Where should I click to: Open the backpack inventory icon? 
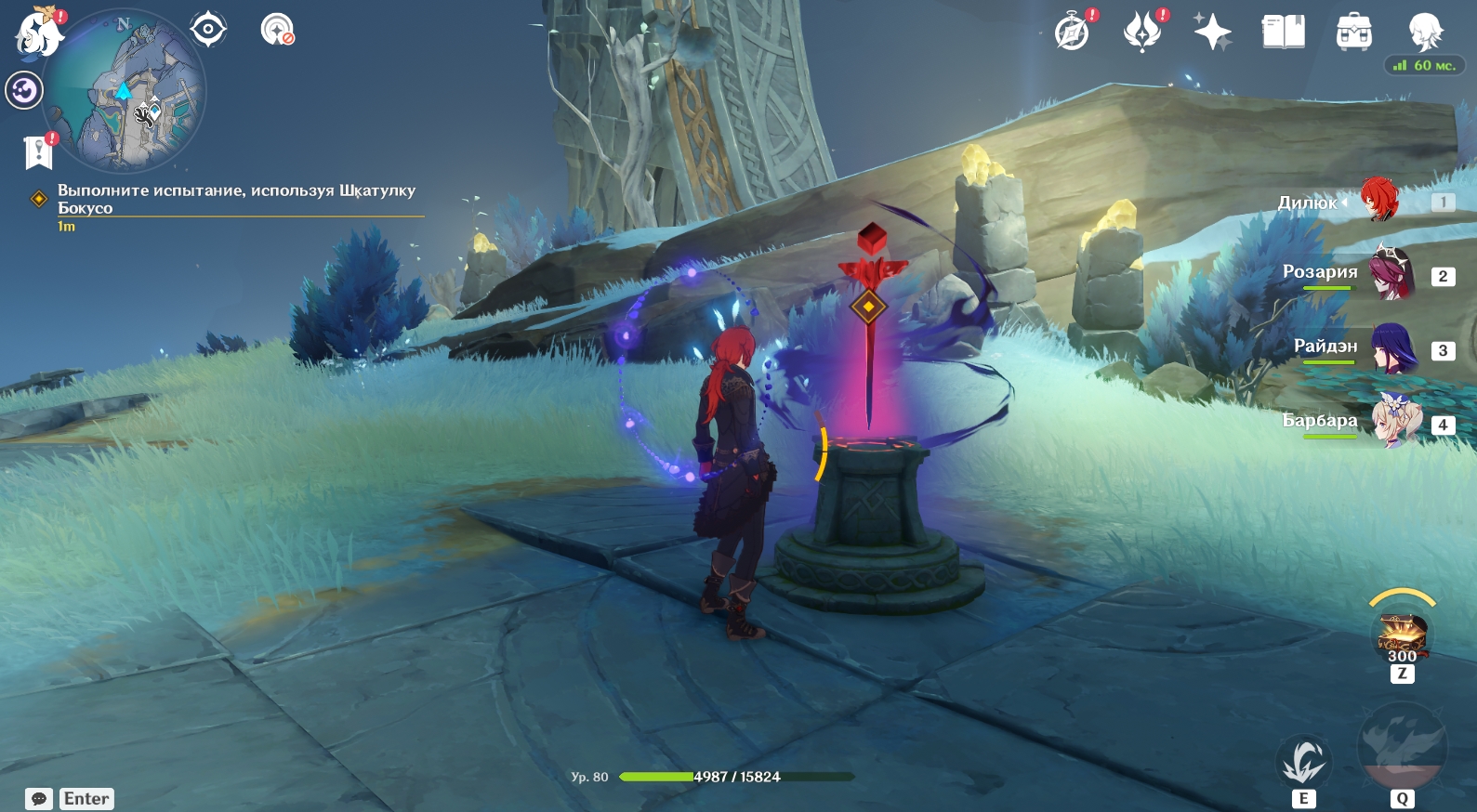pos(1353,32)
